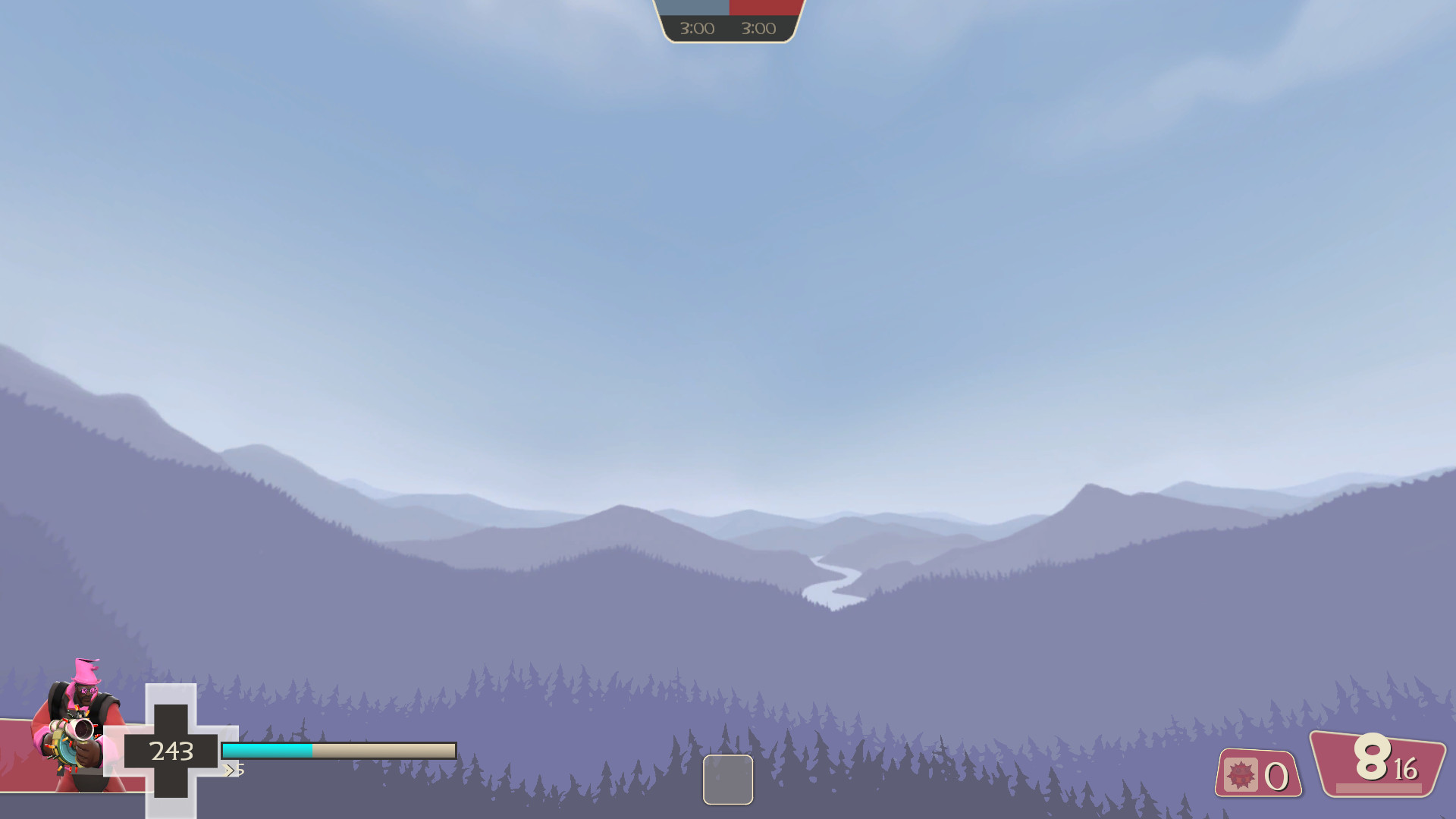Click the empty weapon slot box at bottom center
This screenshot has height=819, width=1456.
click(728, 779)
